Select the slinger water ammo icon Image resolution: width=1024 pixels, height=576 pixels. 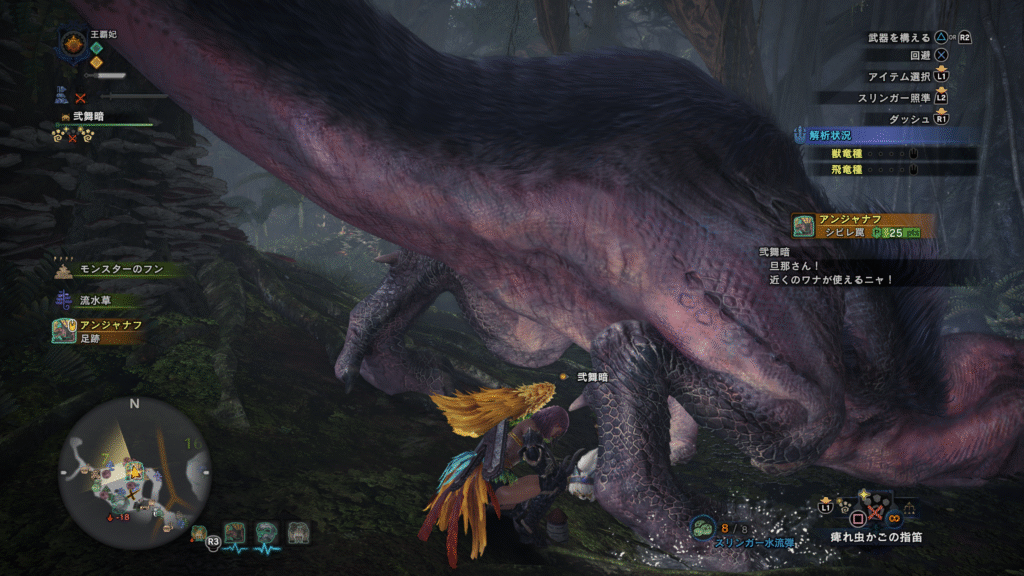click(x=703, y=526)
